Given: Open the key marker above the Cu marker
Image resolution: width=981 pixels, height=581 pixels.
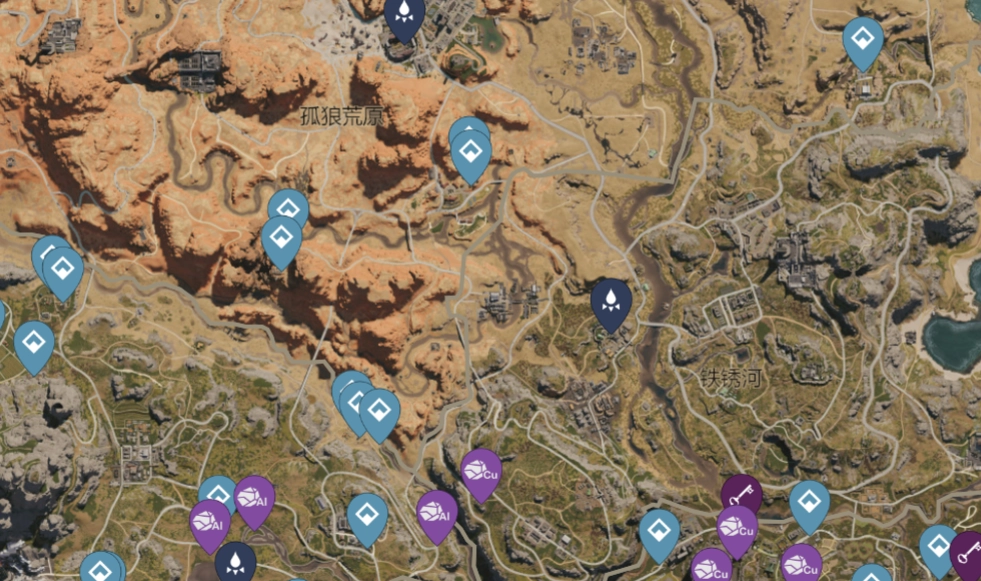Looking at the screenshot, I should tap(741, 493).
